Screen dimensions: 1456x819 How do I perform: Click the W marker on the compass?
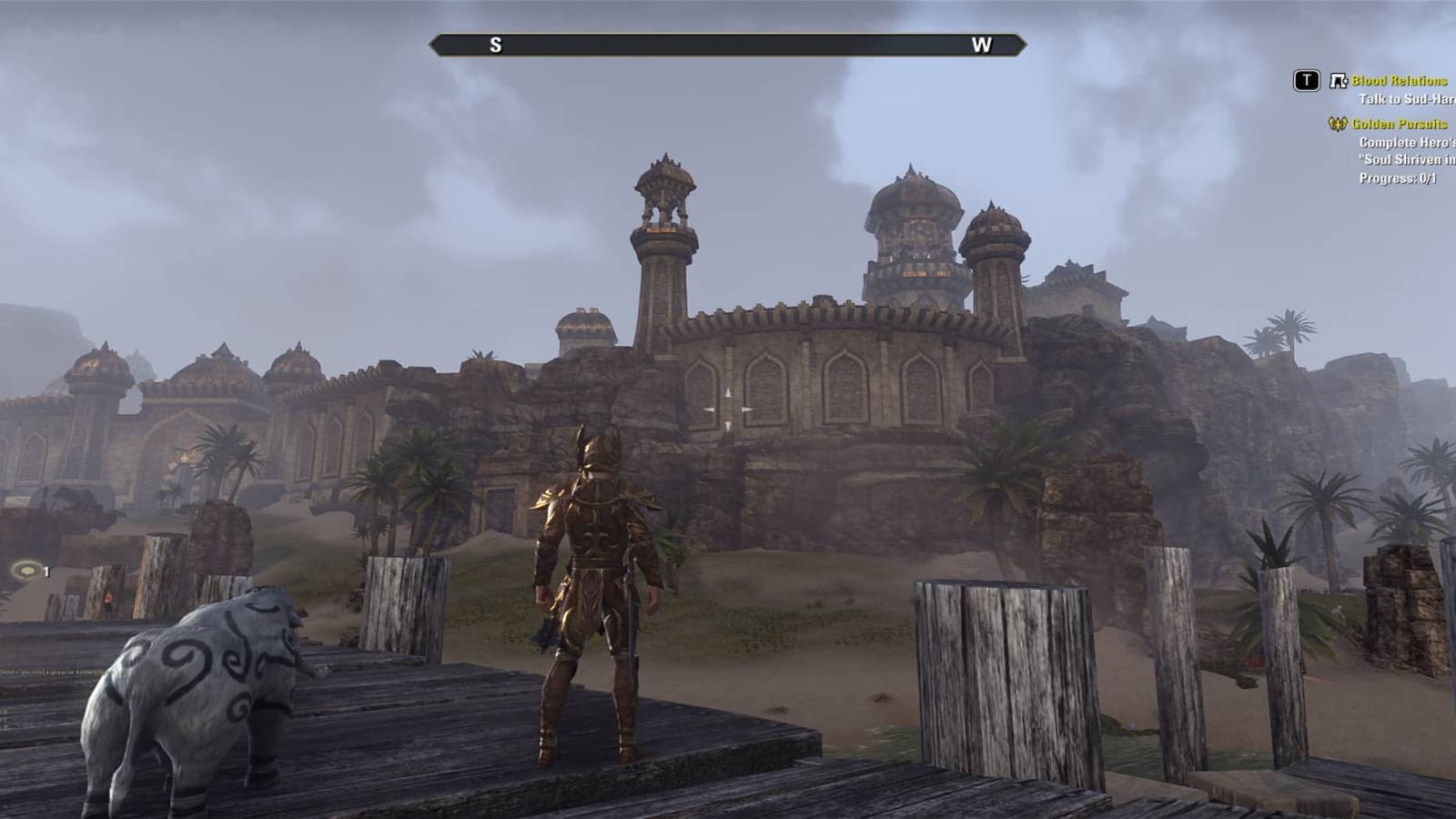[x=981, y=42]
